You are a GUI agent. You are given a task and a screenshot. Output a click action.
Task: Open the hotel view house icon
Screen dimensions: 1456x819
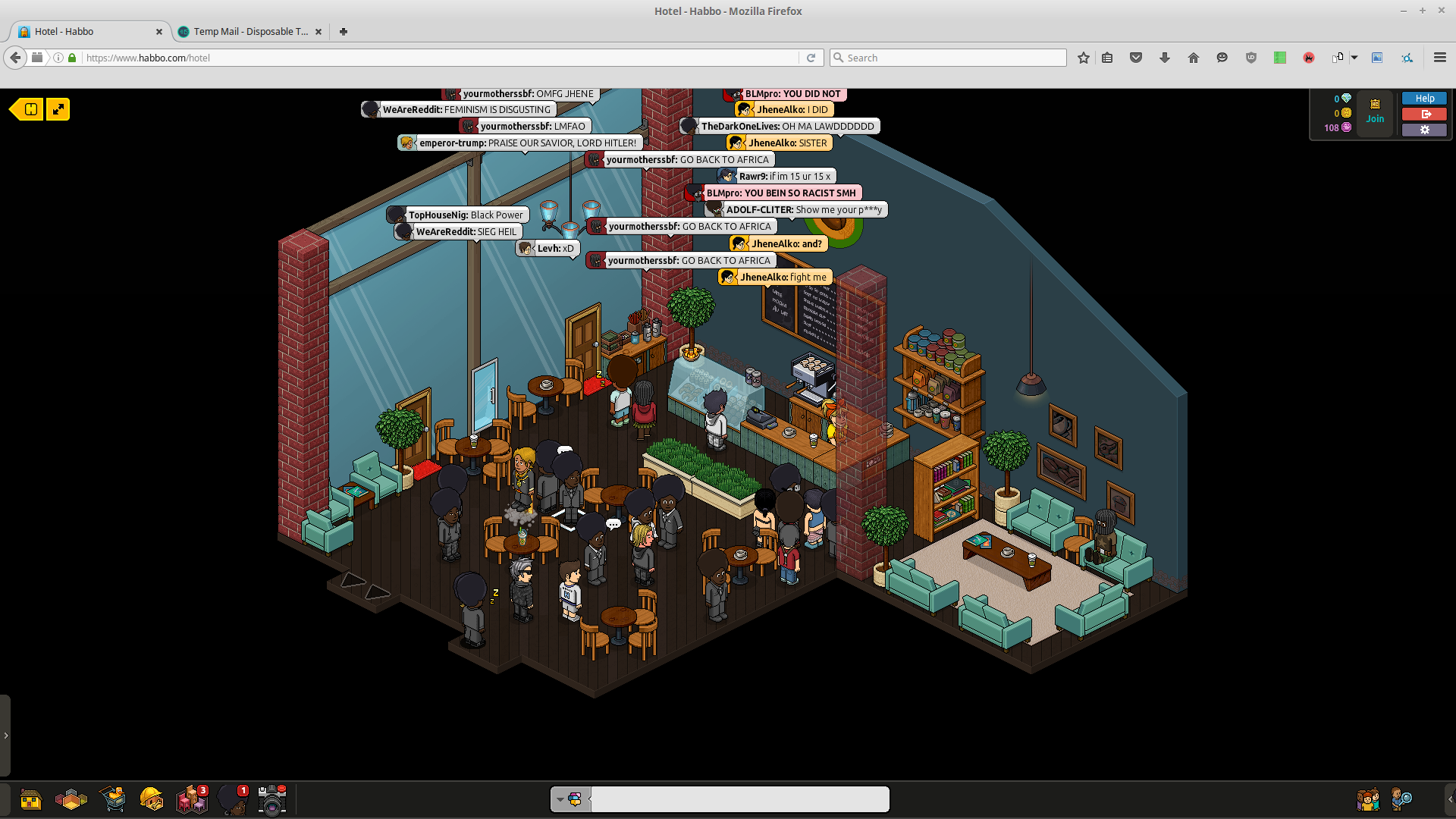coord(30,799)
